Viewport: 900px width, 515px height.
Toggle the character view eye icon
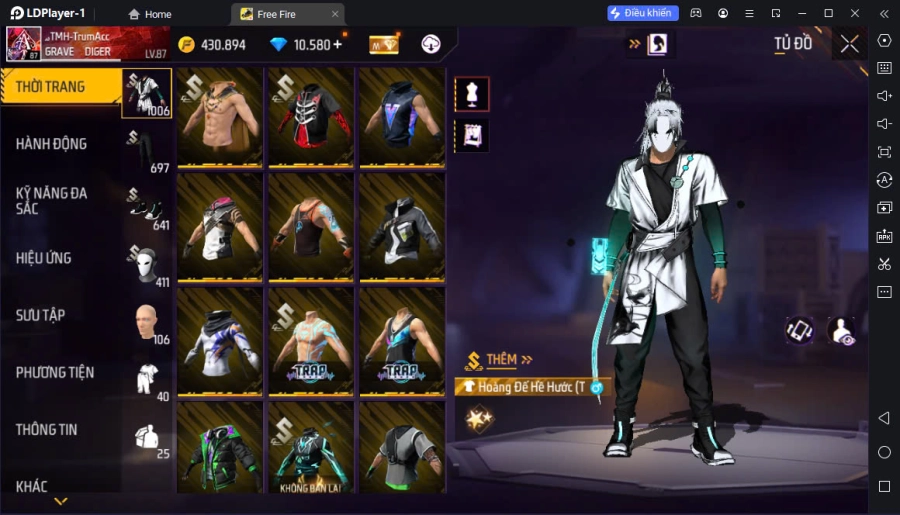[x=842, y=331]
